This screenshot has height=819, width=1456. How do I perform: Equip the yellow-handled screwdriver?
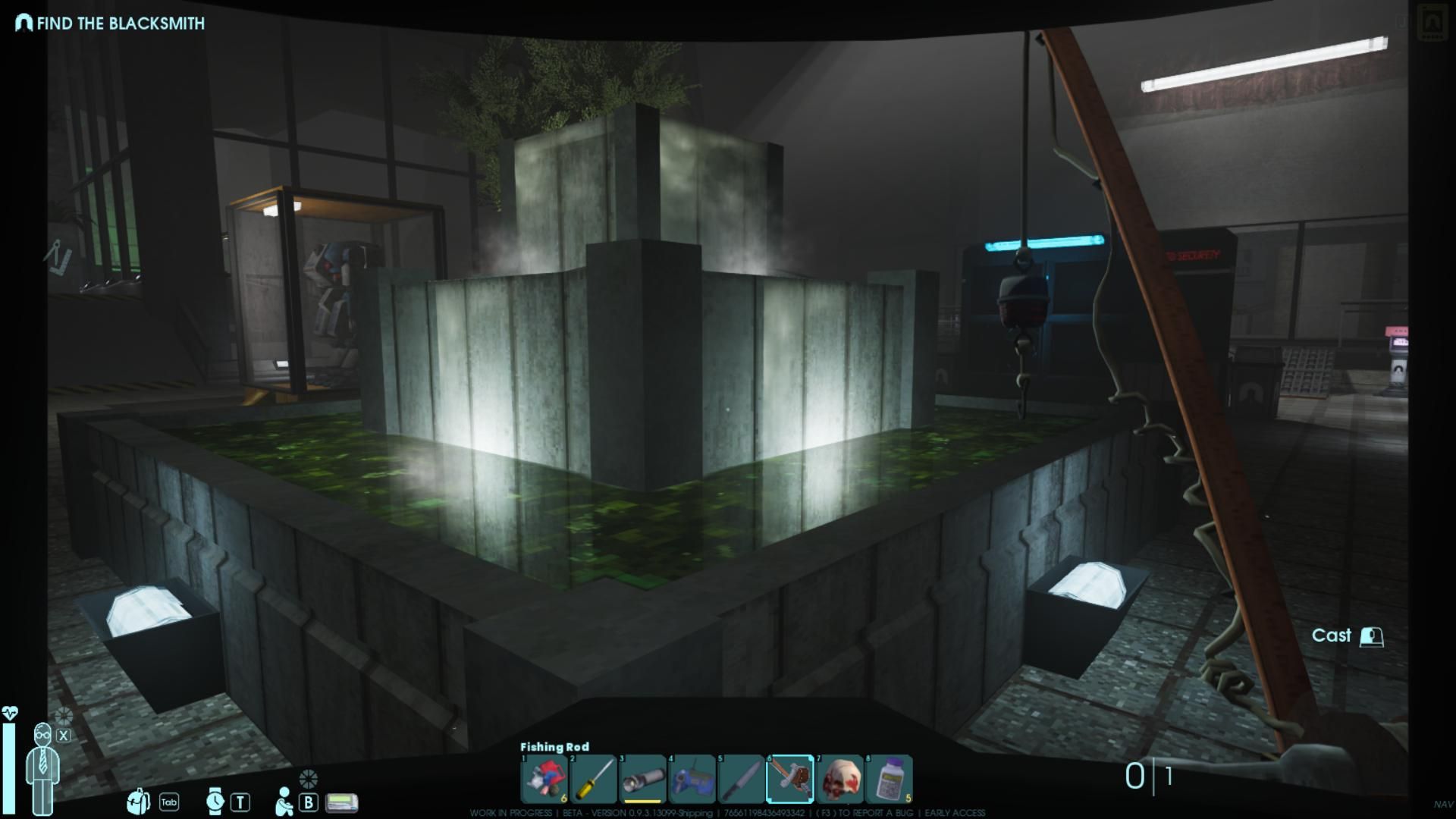593,779
